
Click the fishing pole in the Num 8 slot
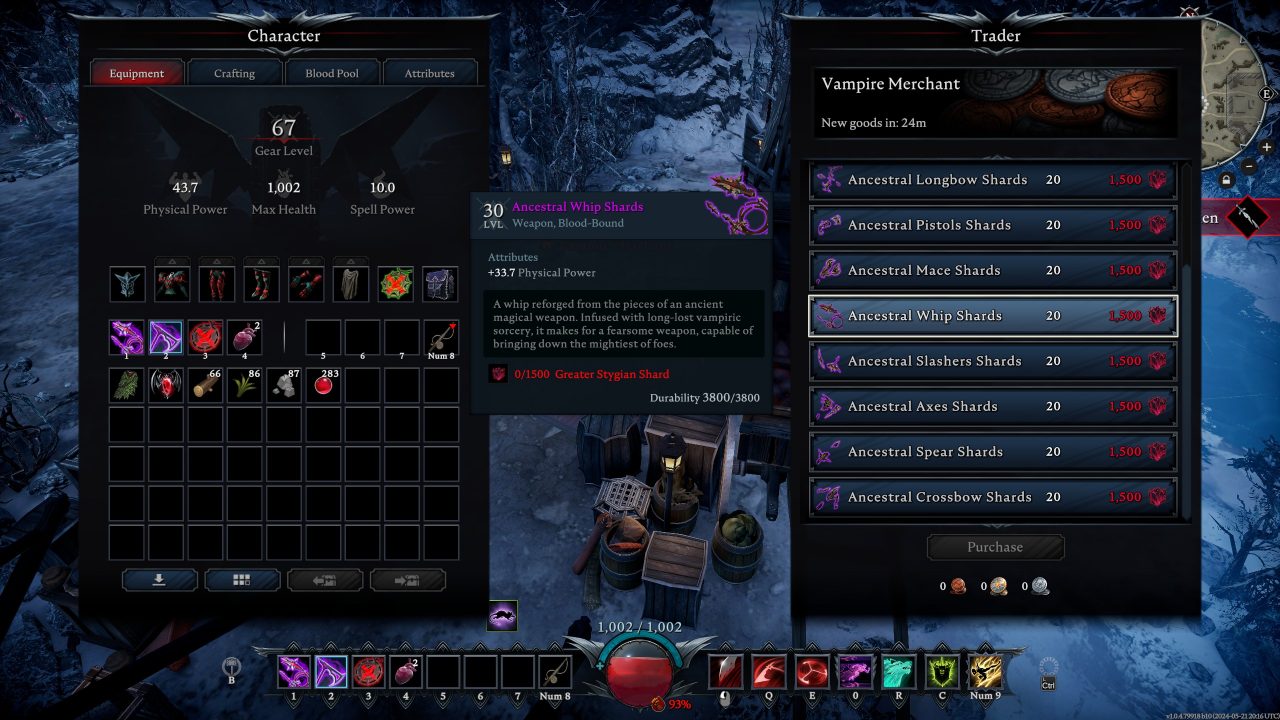pos(553,673)
